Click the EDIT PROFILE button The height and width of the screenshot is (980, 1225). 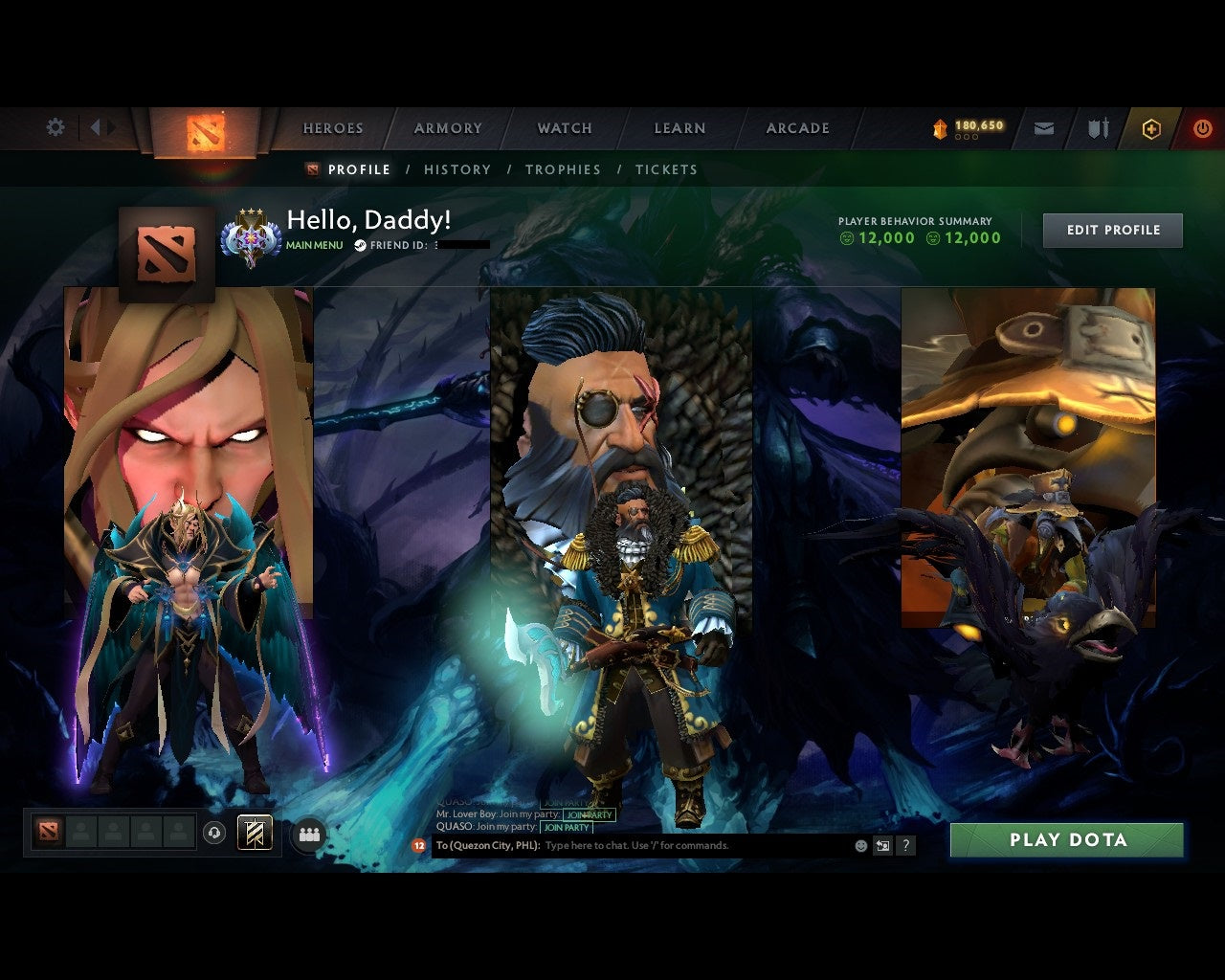[1112, 230]
